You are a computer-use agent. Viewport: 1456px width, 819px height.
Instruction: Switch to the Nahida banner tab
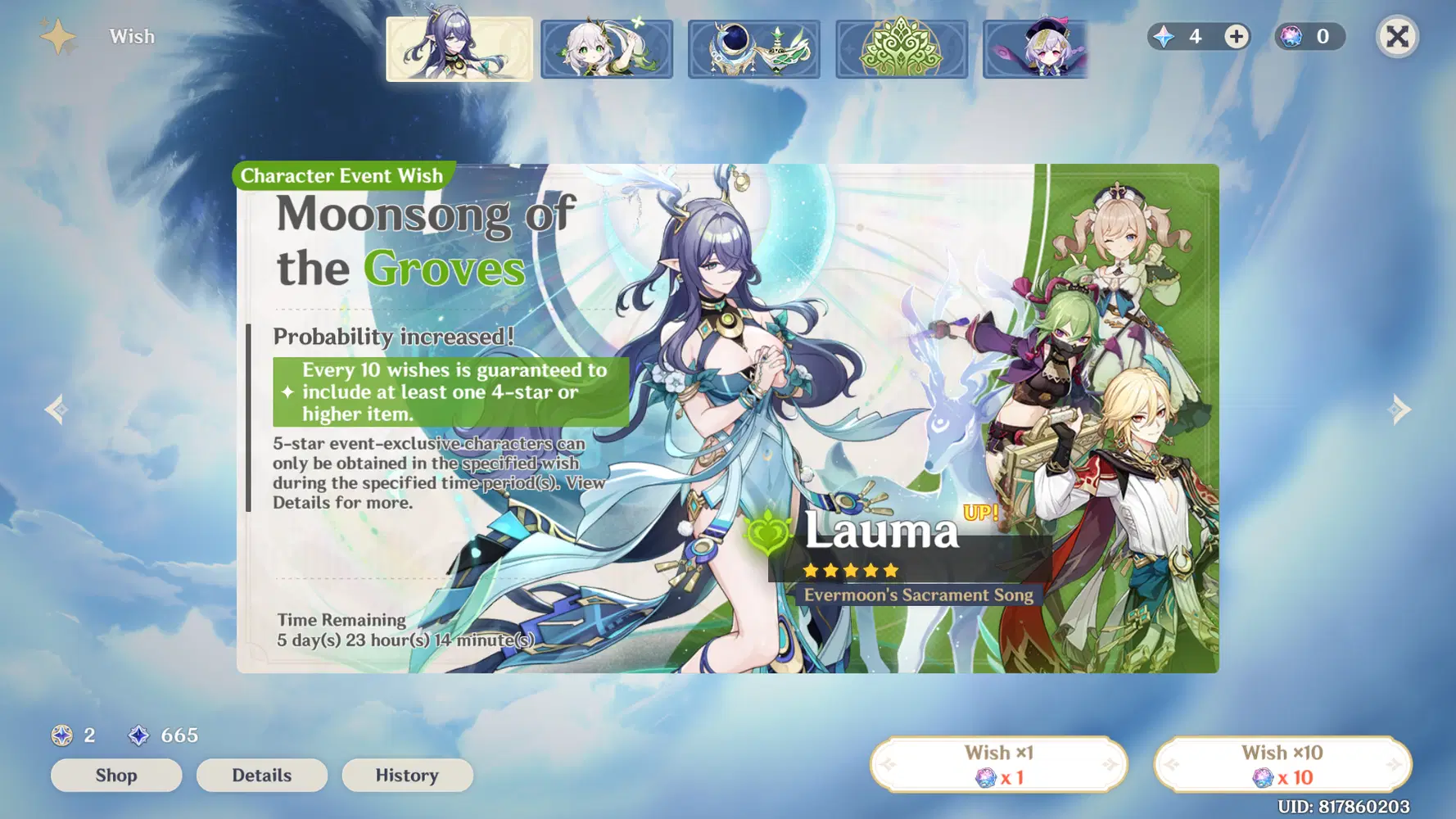[x=607, y=48]
